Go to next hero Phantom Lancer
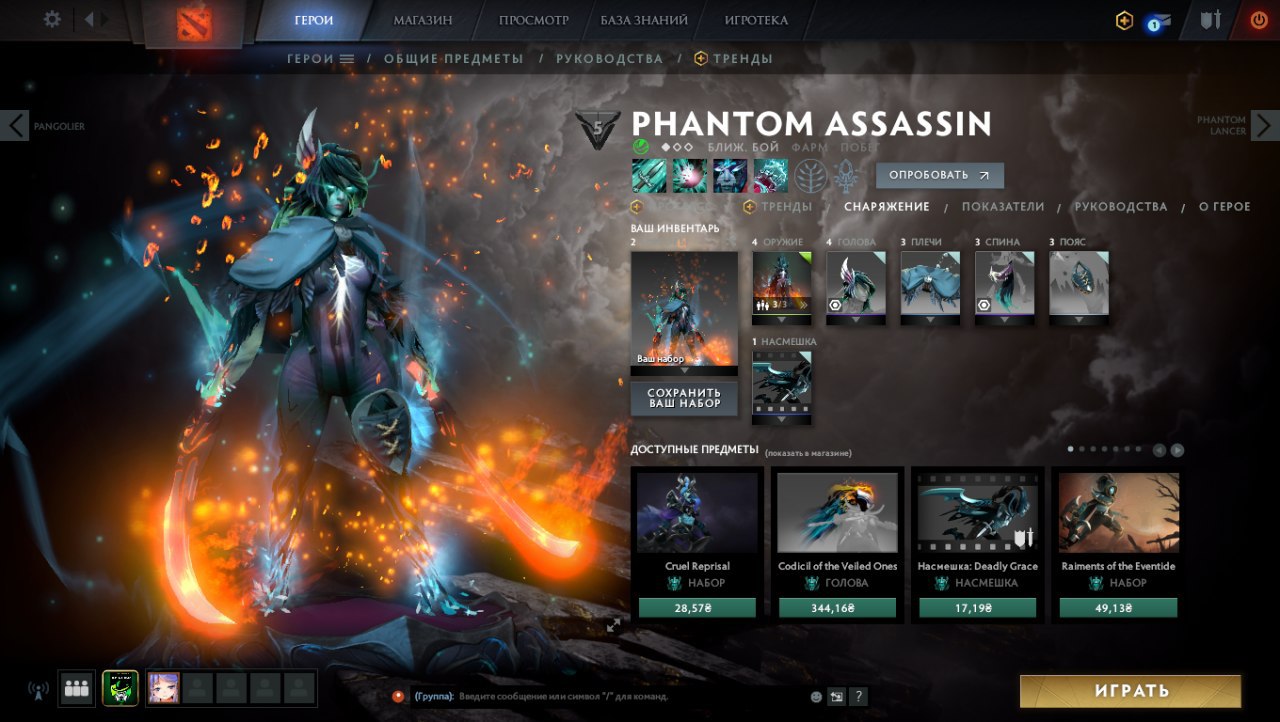1280x722 pixels. 1264,125
